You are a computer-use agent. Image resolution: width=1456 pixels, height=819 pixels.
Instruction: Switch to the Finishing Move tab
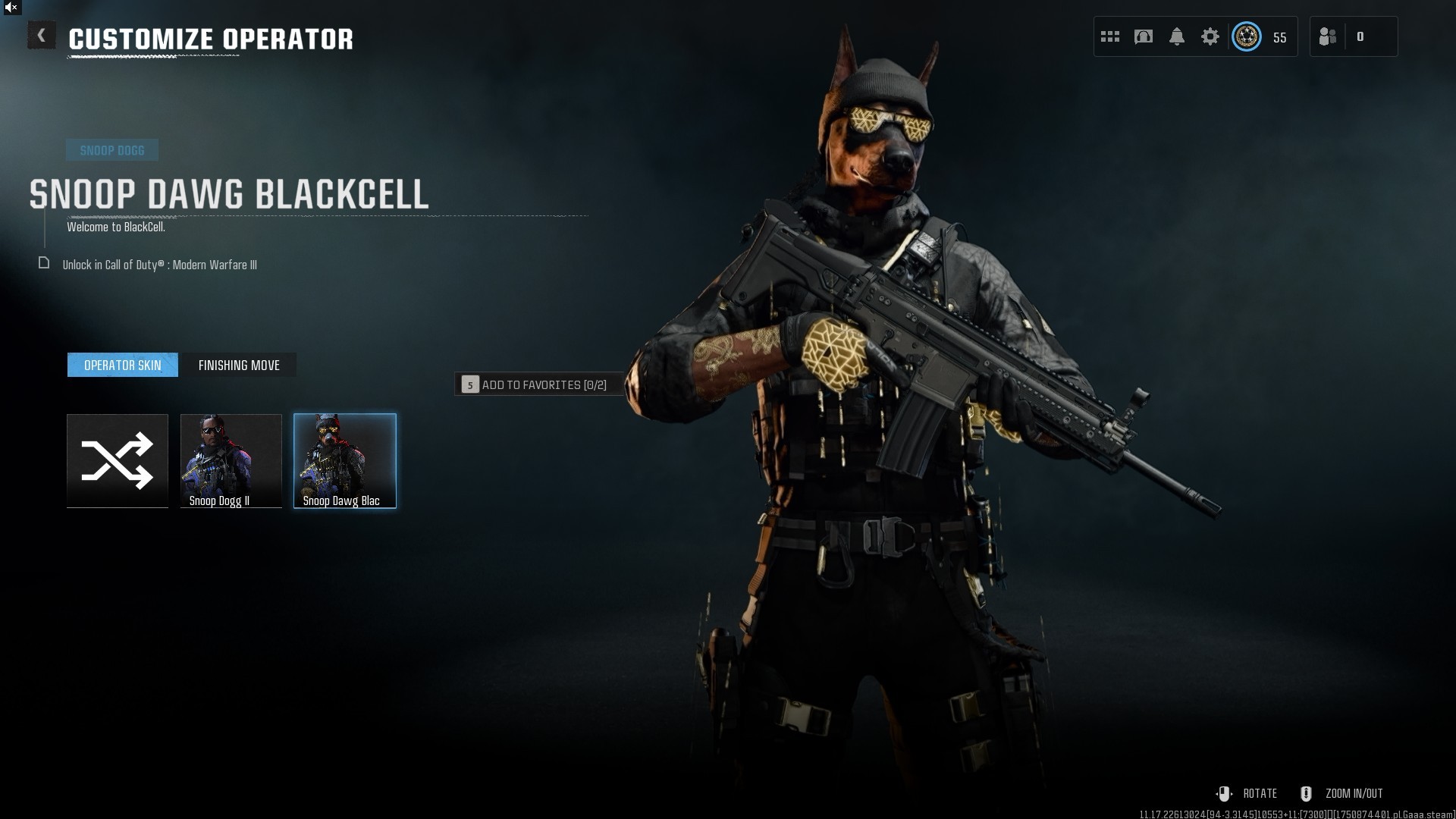coord(239,365)
